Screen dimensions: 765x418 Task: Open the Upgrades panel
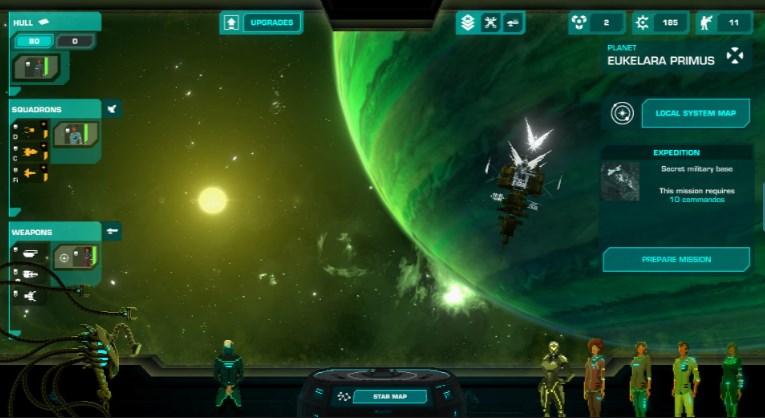261,22
